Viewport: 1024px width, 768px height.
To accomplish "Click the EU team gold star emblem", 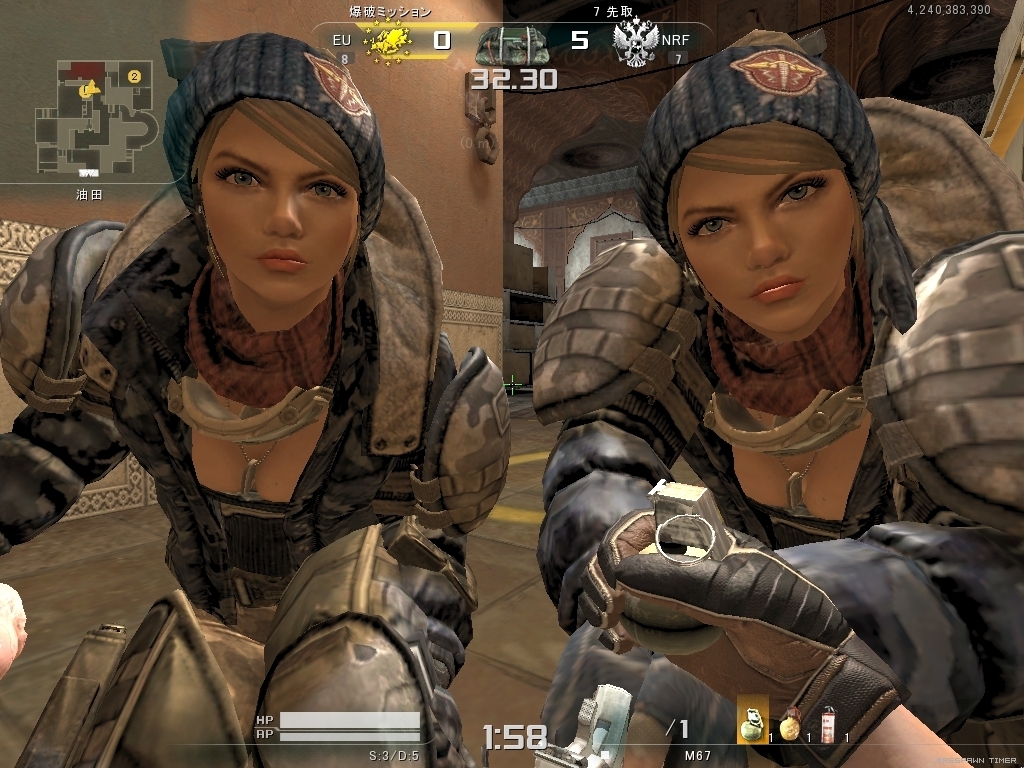I will (388, 41).
